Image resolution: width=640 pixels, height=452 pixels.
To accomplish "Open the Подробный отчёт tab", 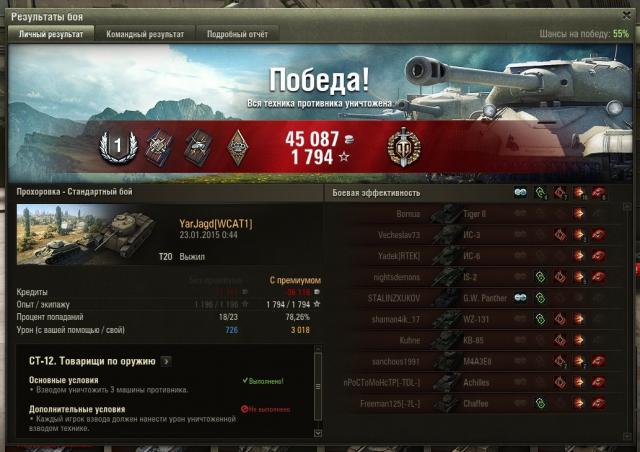I will click(236, 33).
